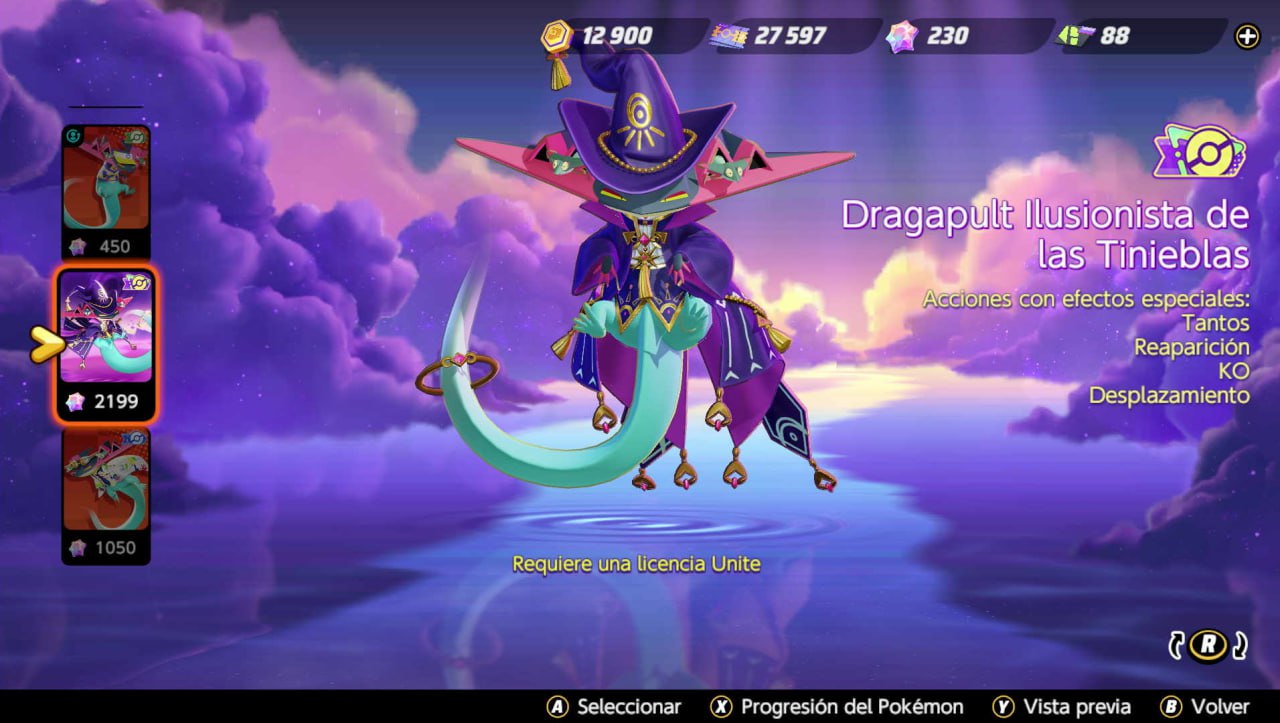Select the Seleccionar option
The height and width of the screenshot is (723, 1280).
(614, 706)
